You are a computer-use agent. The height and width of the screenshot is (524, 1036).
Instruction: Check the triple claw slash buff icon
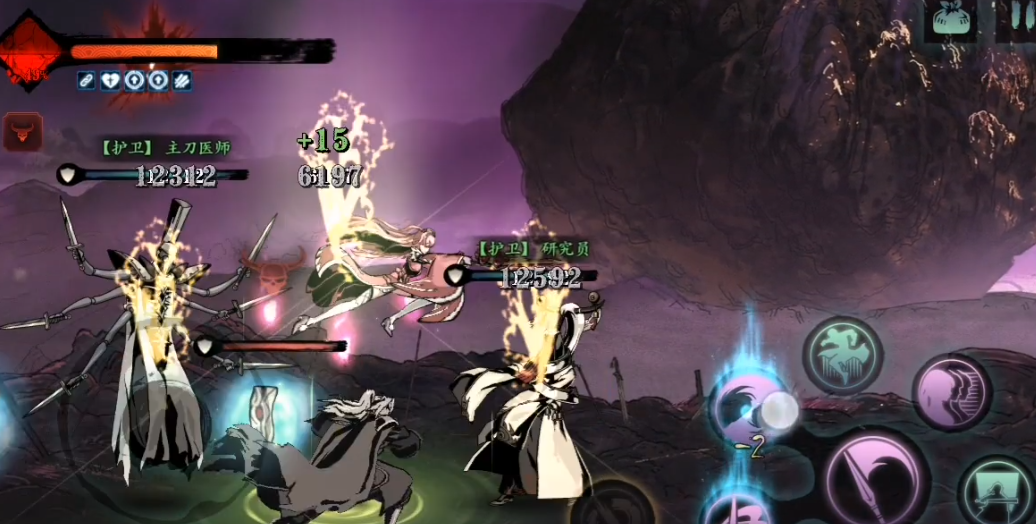(182, 81)
